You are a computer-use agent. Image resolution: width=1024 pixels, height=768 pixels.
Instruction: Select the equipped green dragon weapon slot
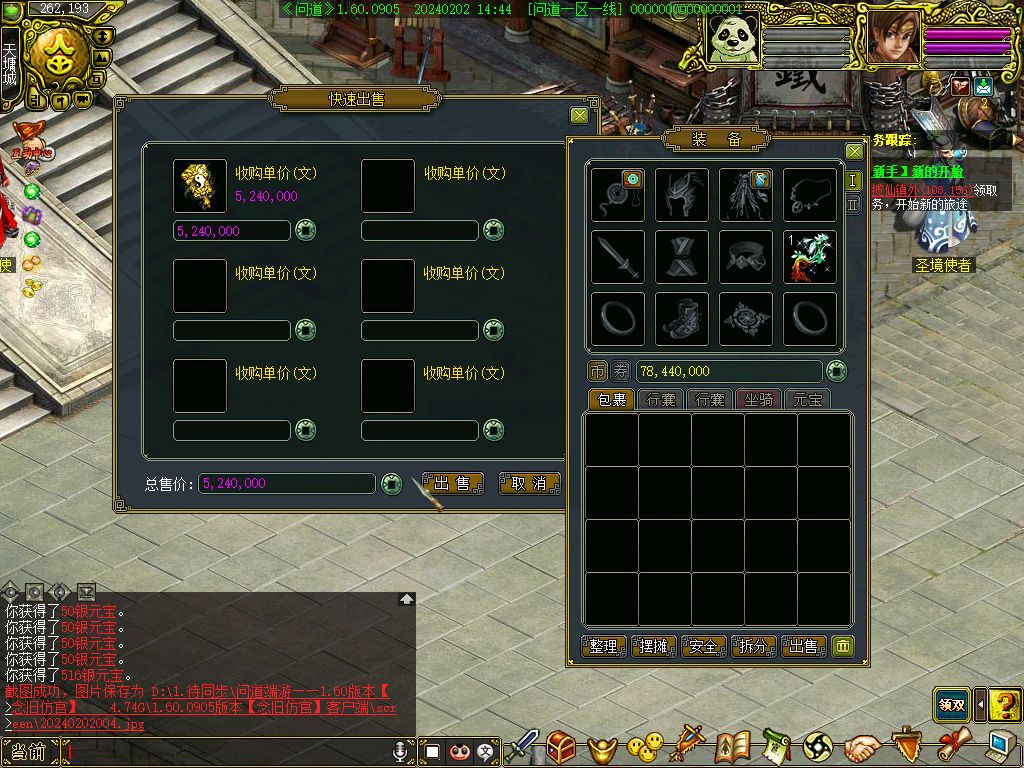click(x=809, y=257)
